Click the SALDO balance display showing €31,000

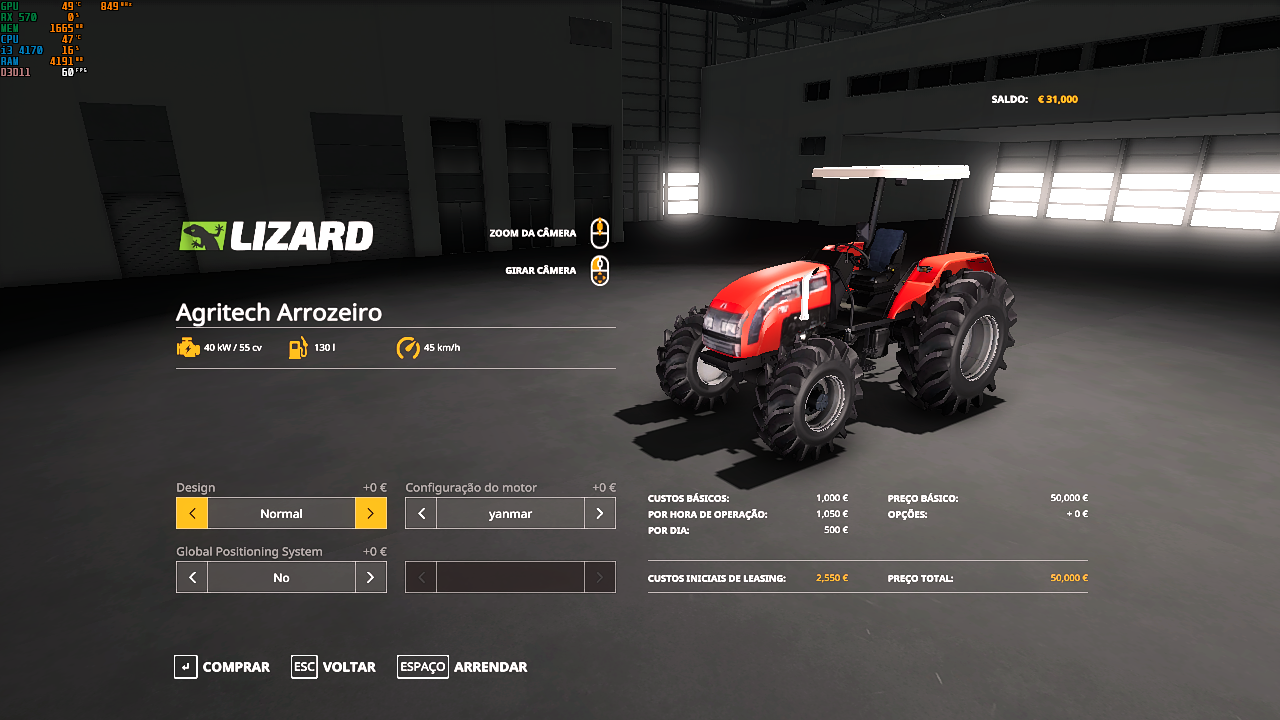1037,99
